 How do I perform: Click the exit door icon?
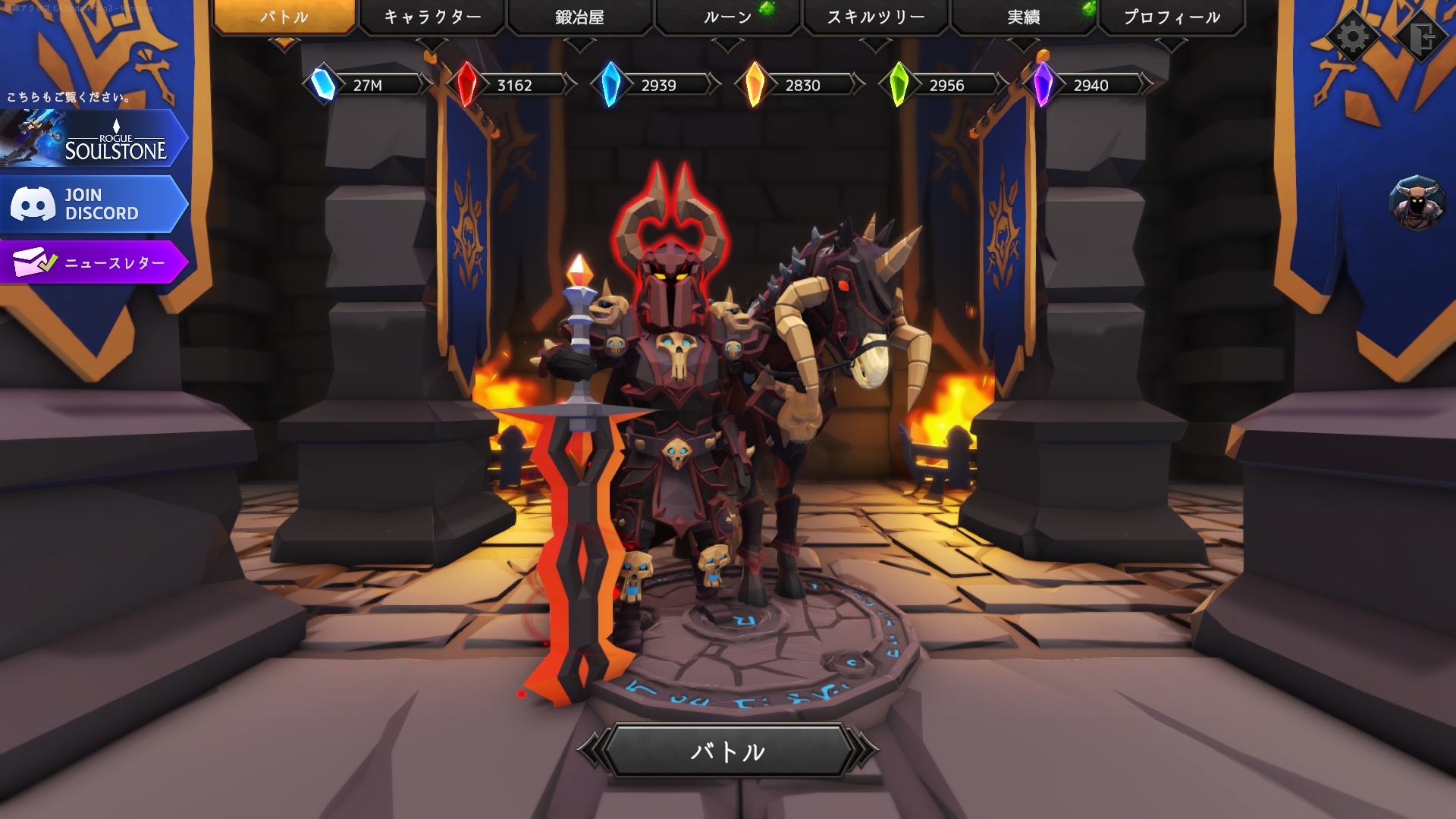coord(1421,36)
